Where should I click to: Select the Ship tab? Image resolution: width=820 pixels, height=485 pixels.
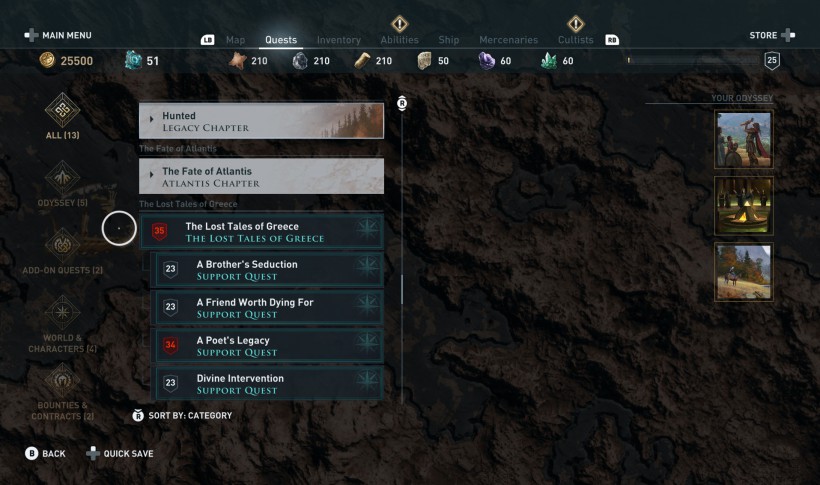pyautogui.click(x=449, y=40)
